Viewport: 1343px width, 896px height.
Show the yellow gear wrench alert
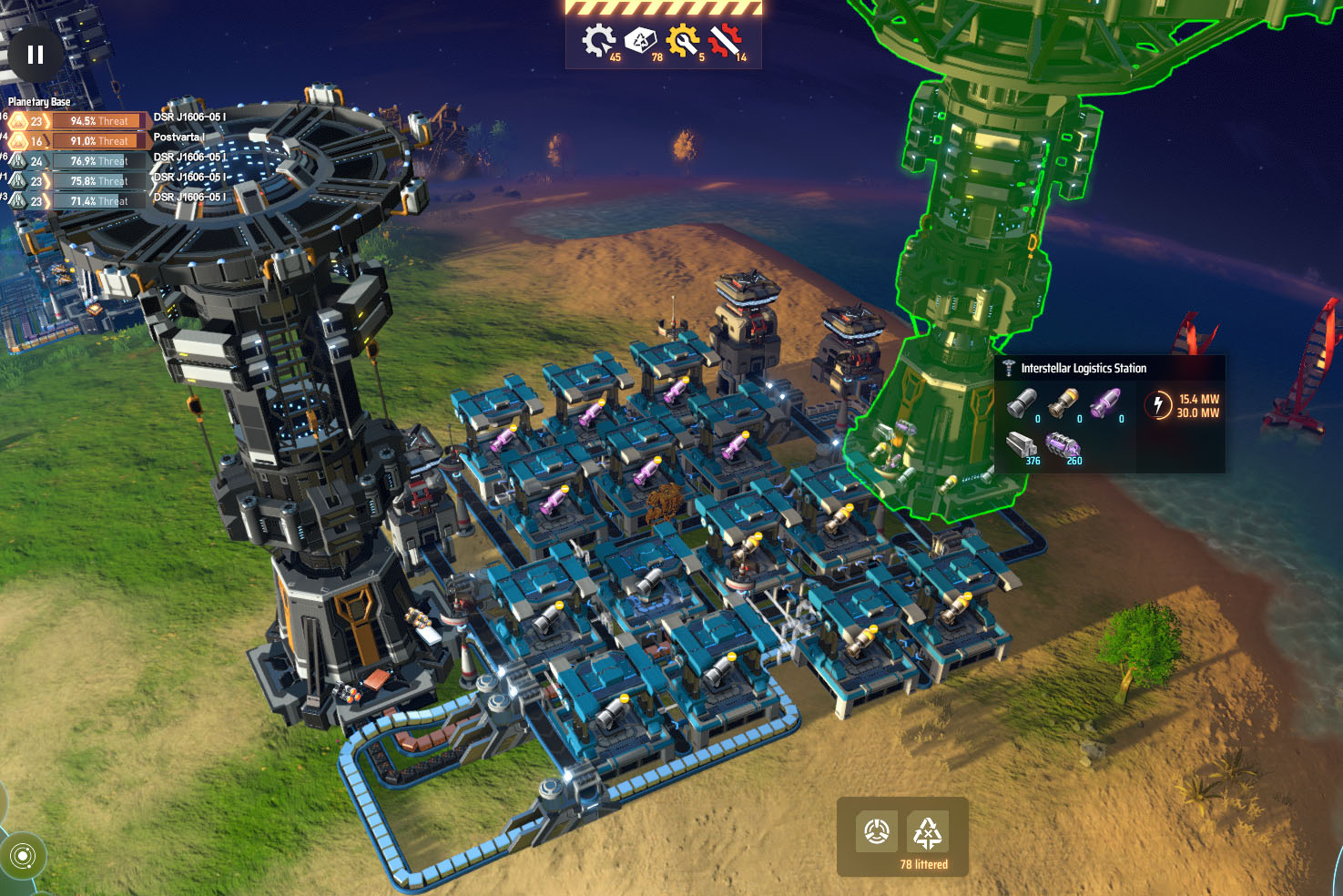683,41
